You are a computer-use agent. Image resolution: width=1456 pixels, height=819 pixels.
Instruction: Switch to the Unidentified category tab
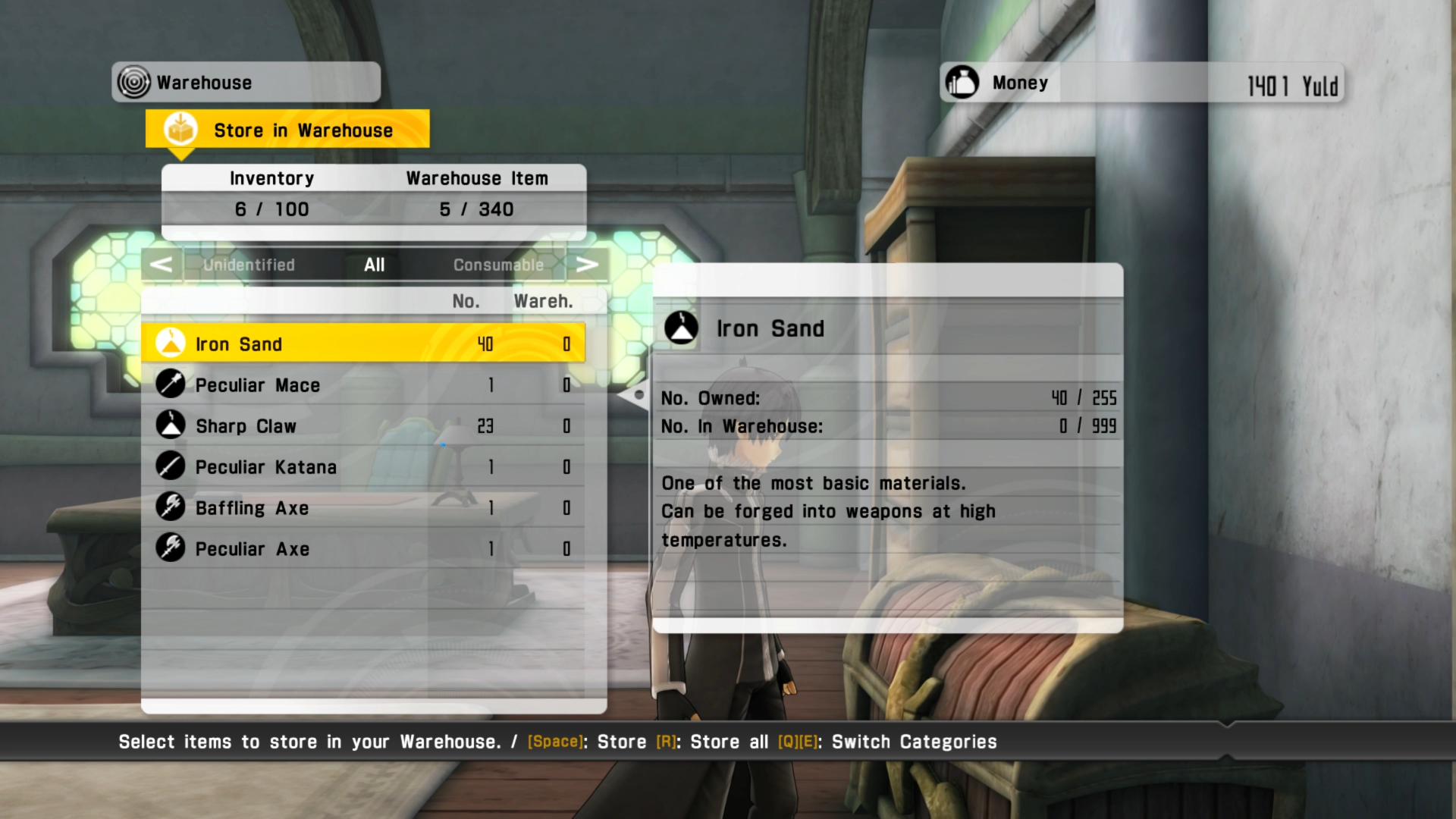[249, 265]
